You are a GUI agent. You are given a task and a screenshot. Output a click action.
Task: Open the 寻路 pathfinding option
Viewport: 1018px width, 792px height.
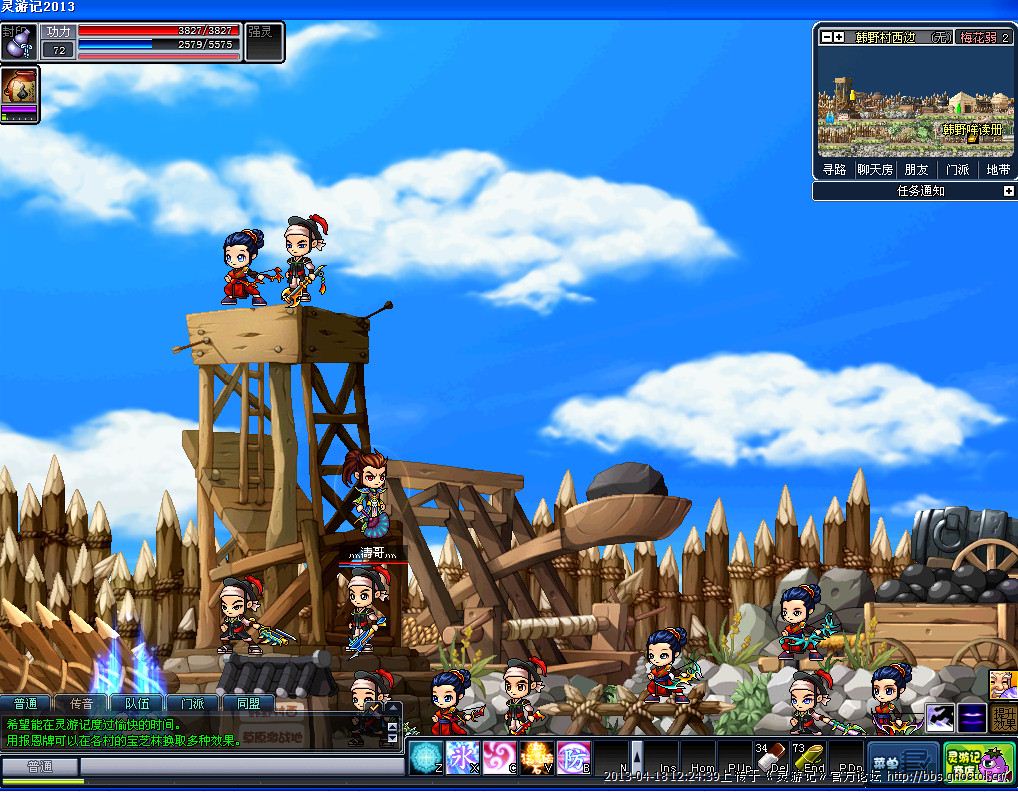[835, 170]
